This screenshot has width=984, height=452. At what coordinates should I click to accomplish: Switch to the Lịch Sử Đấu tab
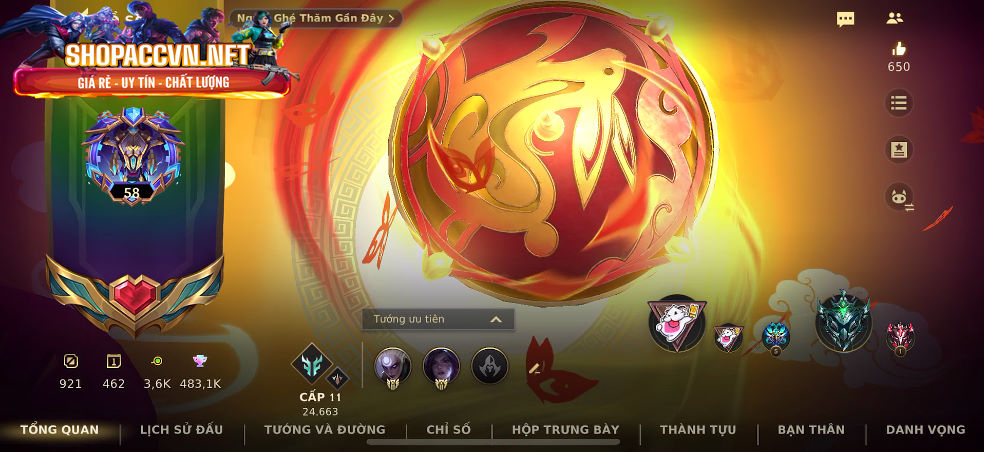pos(181,430)
